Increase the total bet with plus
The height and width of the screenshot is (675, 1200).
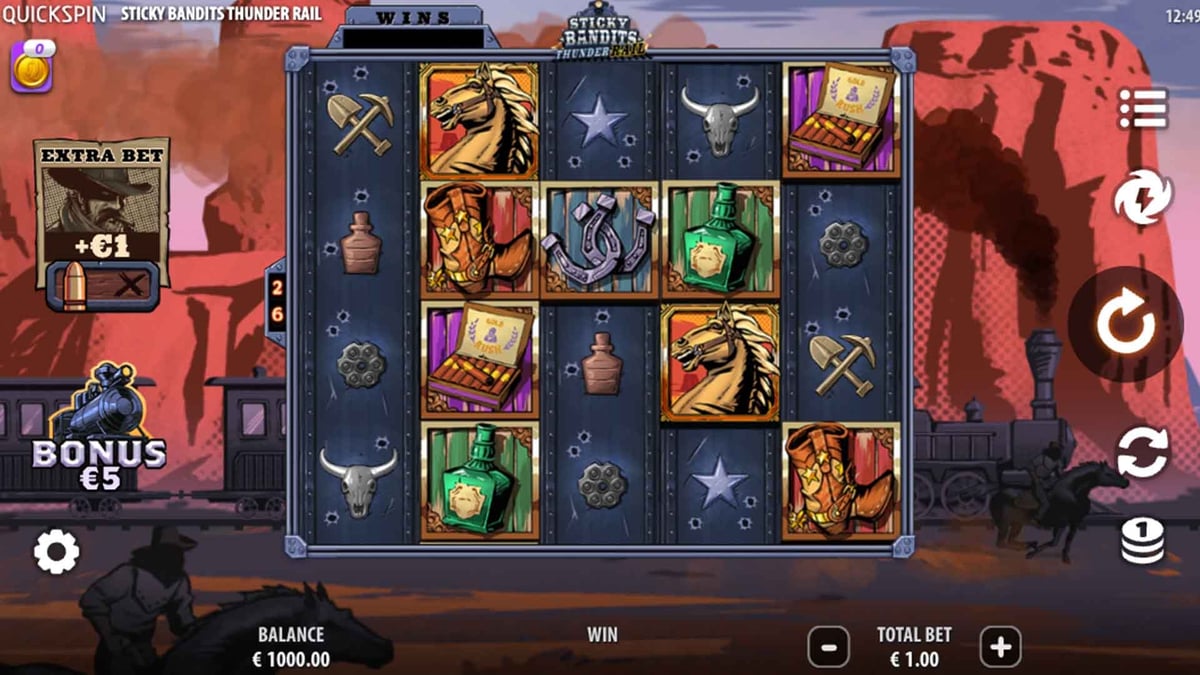[x=1000, y=647]
